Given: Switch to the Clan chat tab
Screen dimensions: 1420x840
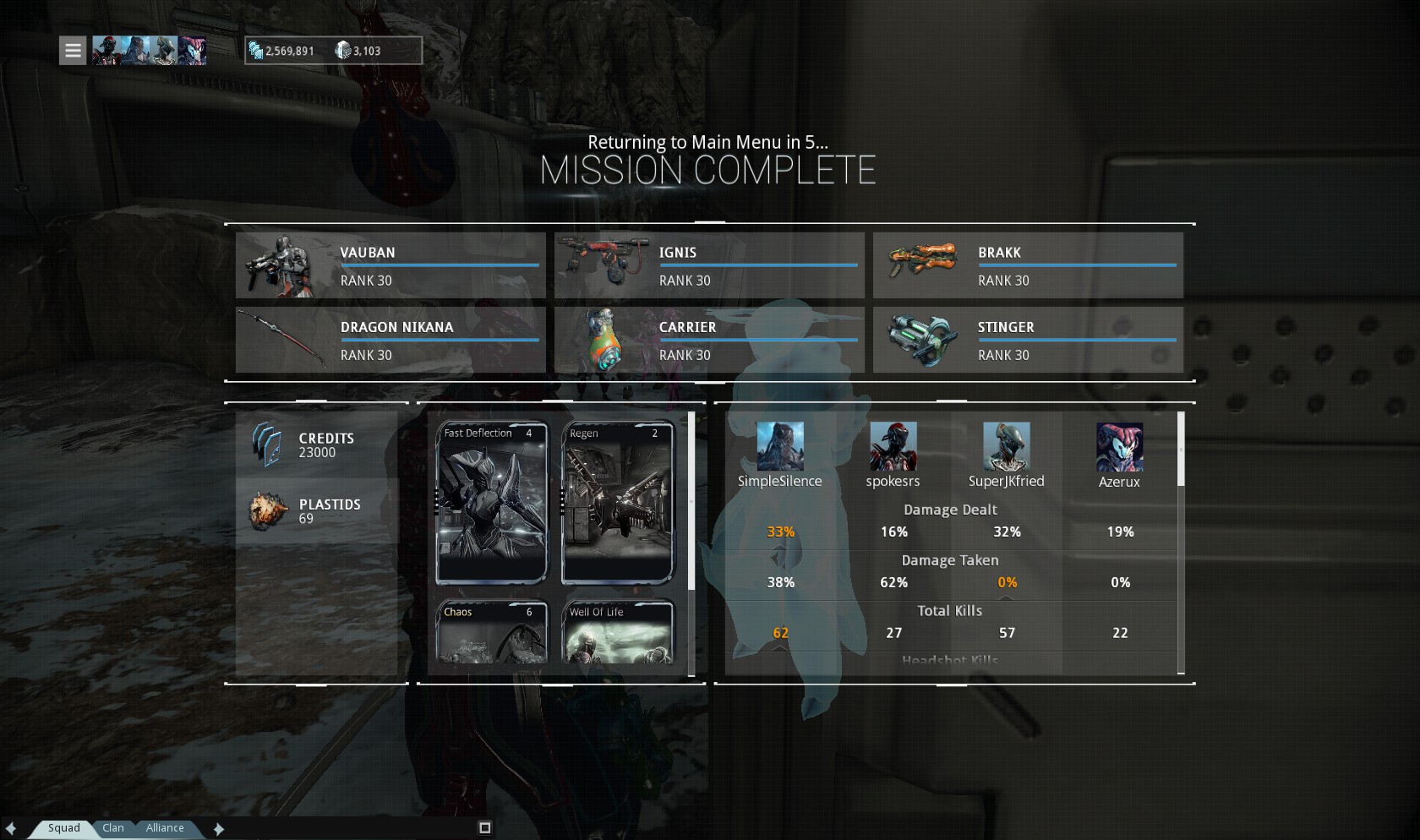Looking at the screenshot, I should (x=113, y=828).
